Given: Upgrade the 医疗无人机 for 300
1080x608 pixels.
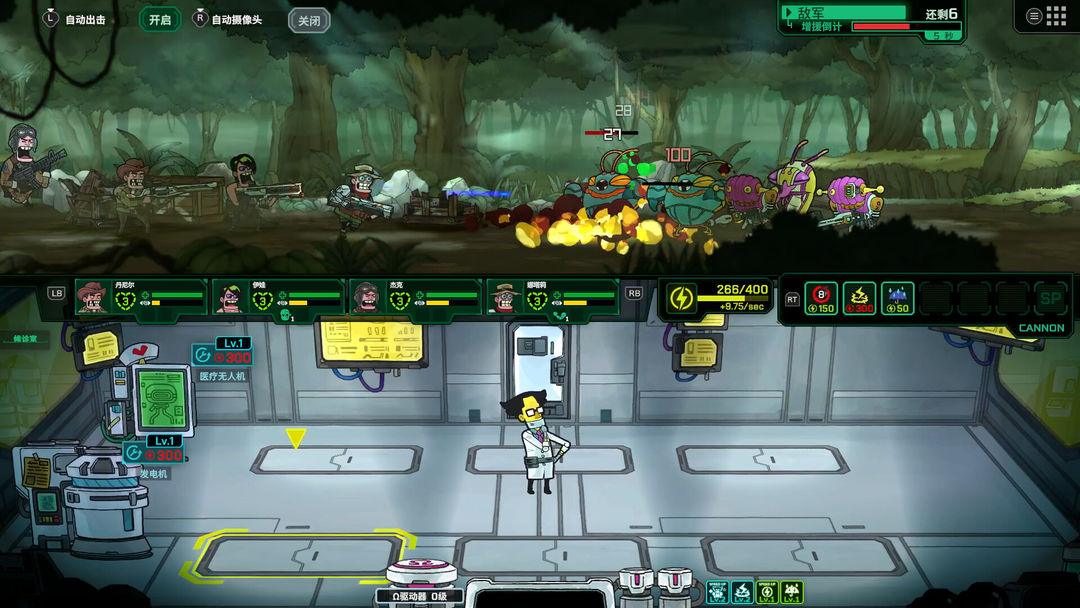Looking at the screenshot, I should pyautogui.click(x=221, y=356).
